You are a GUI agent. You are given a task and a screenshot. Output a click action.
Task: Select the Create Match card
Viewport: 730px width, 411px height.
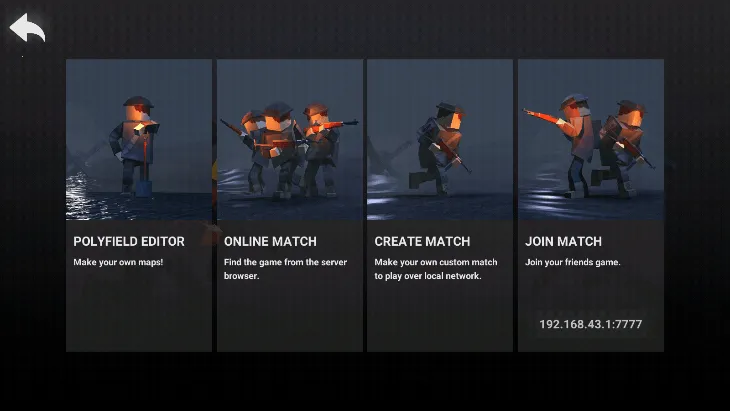click(440, 205)
